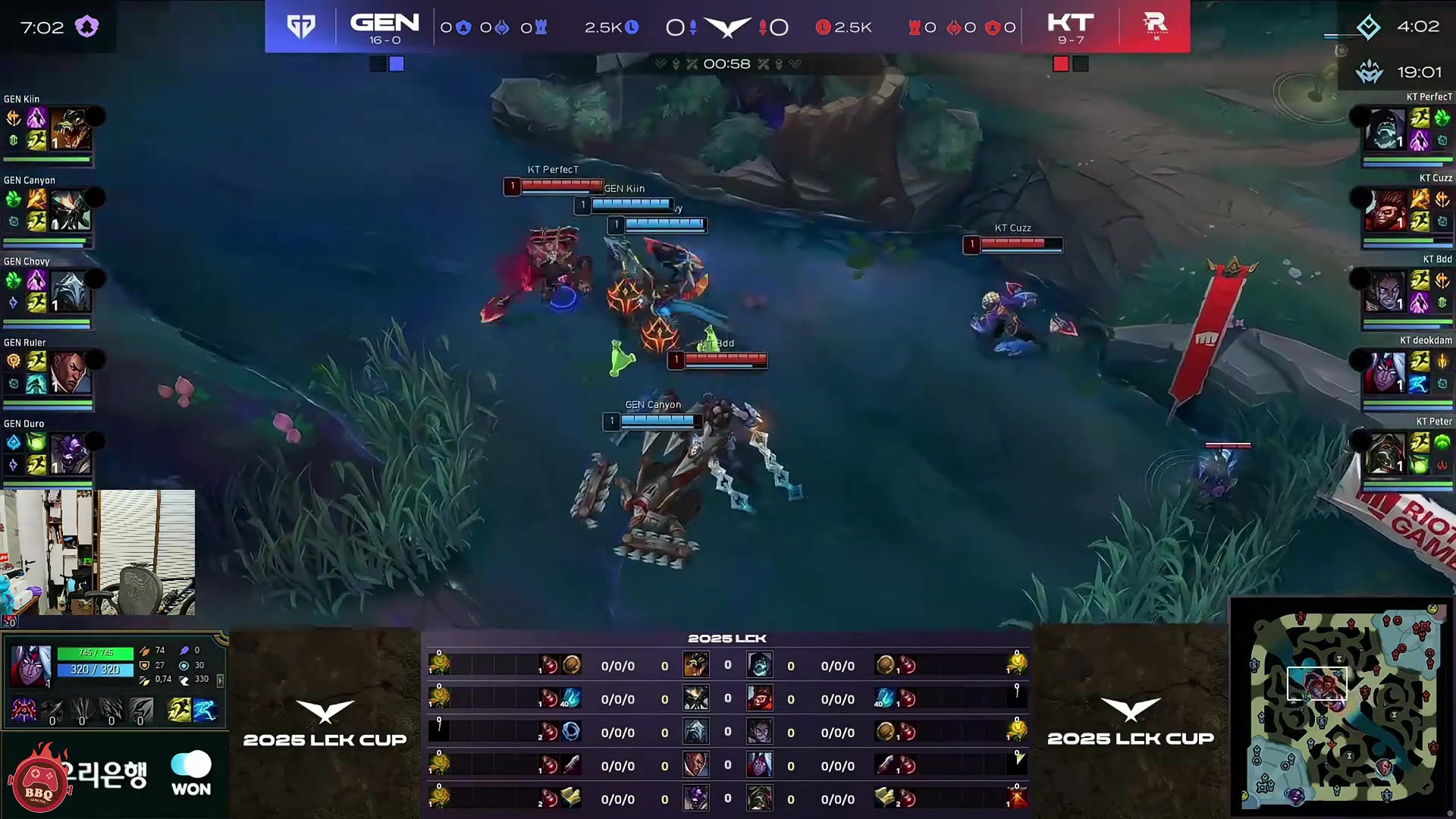Click KT Cuzz's champion portrait
Viewport: 1456px width, 819px height.
[1385, 209]
